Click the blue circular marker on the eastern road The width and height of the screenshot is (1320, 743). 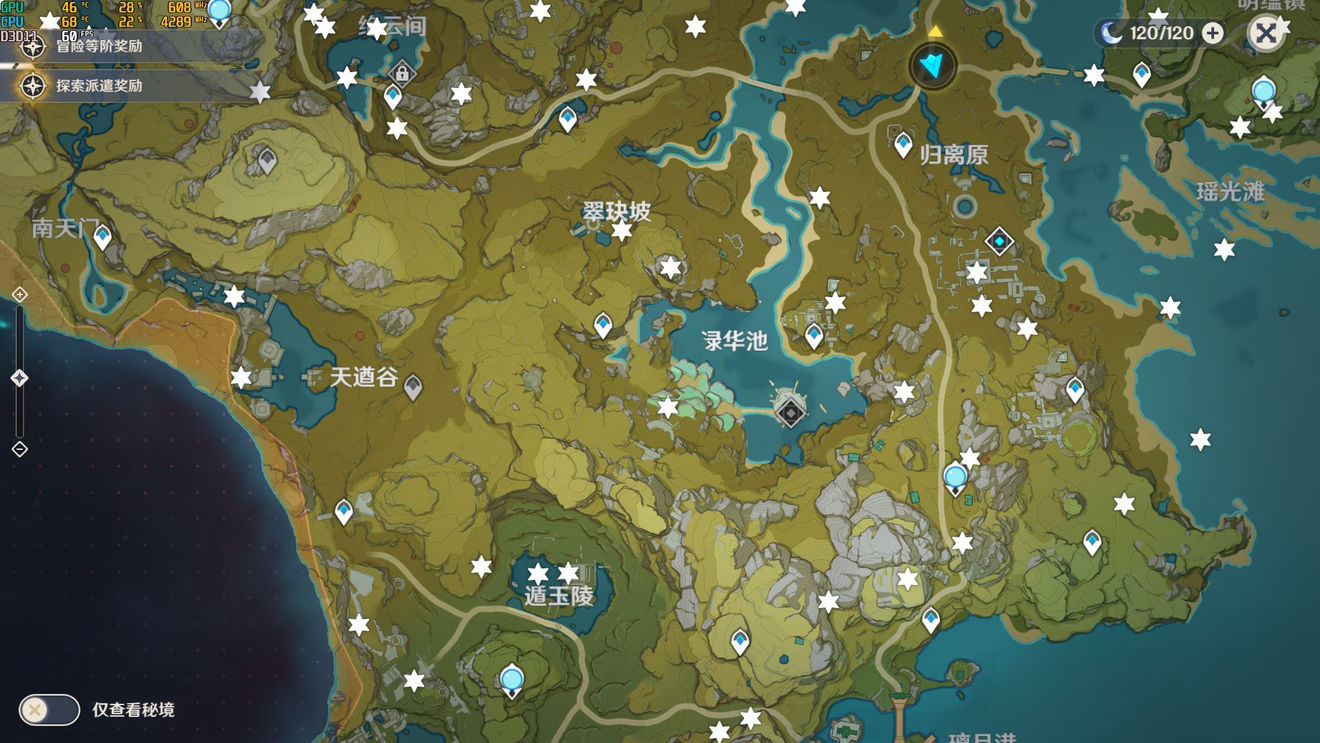953,478
